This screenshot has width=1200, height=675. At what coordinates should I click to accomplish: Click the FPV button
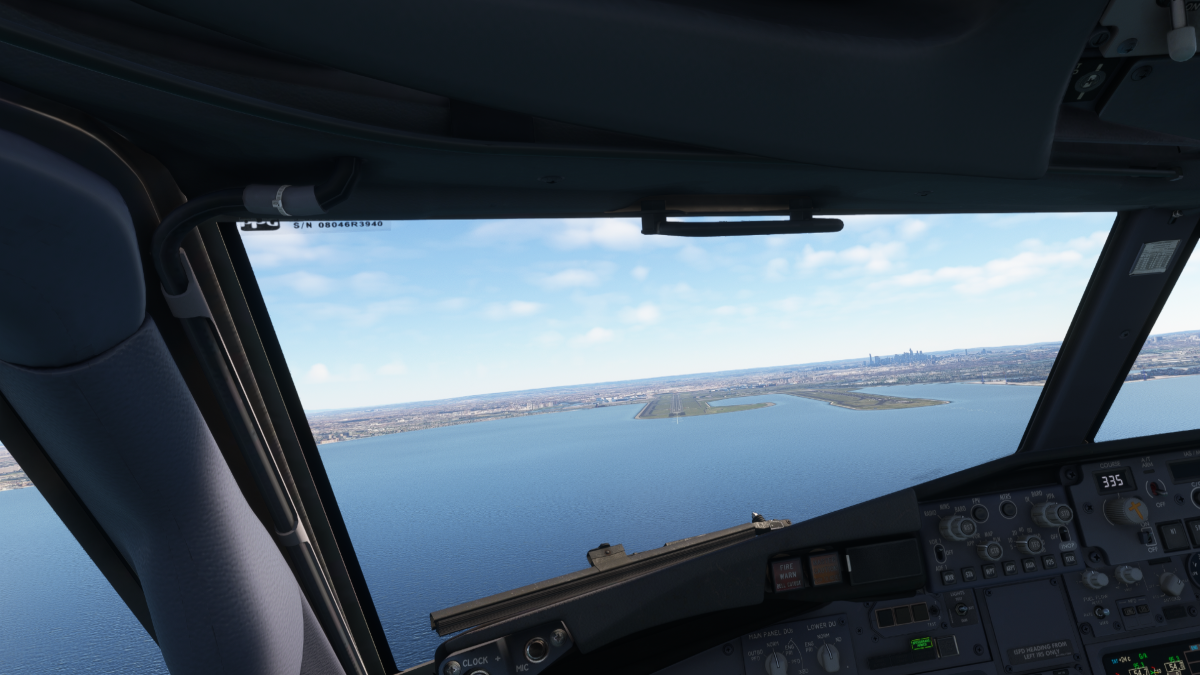pyautogui.click(x=979, y=513)
